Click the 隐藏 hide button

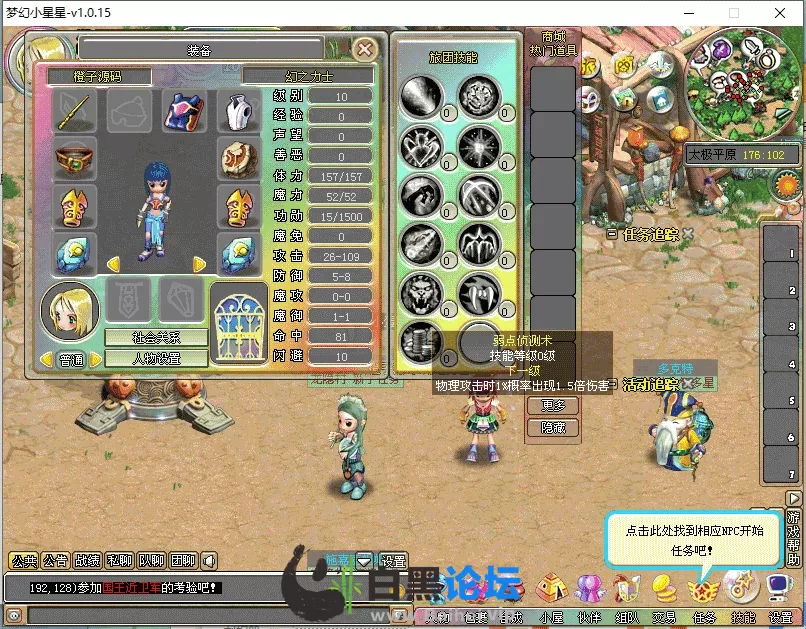click(553, 427)
